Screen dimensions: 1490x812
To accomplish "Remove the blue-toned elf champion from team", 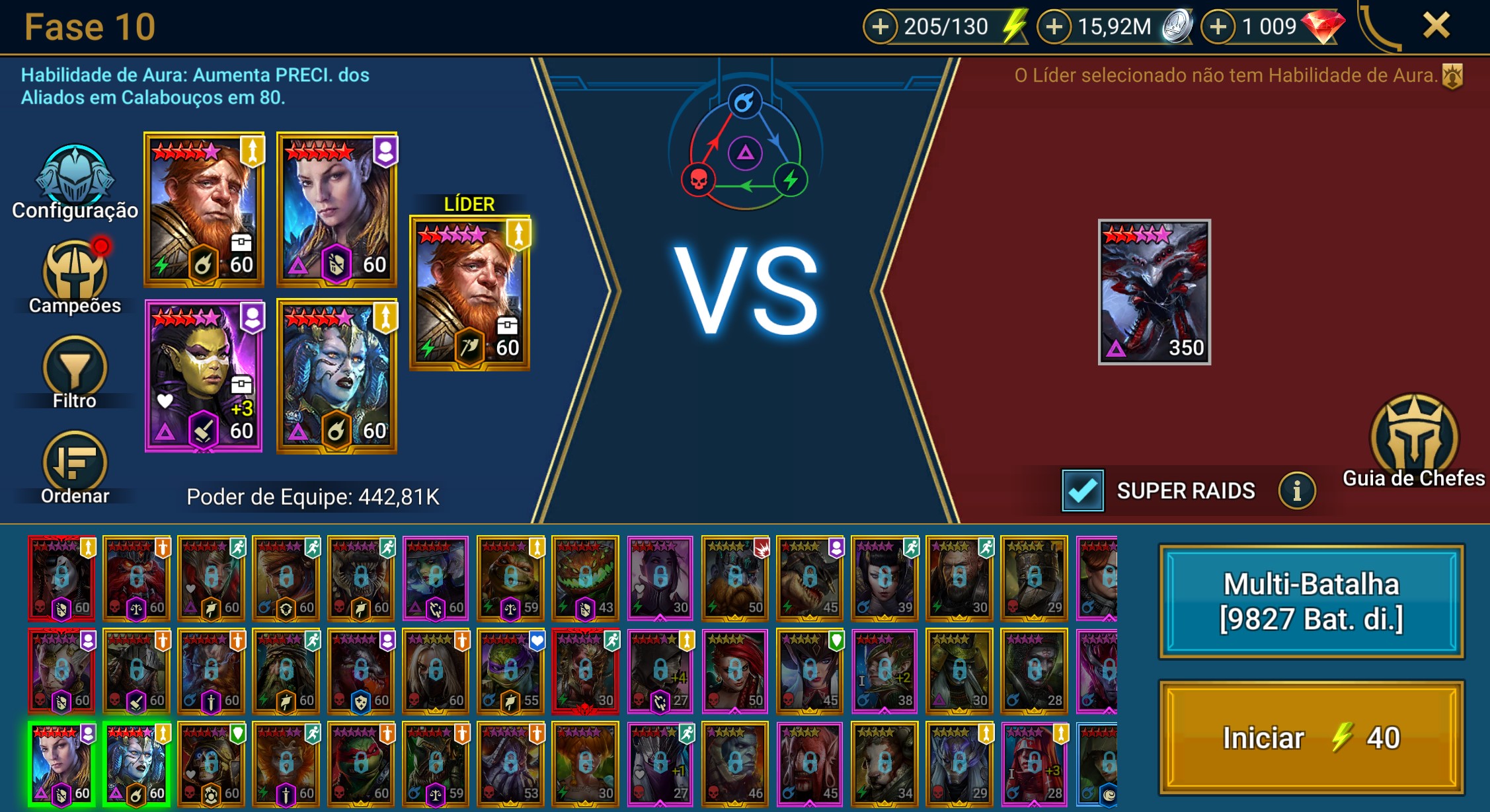I will [336, 209].
